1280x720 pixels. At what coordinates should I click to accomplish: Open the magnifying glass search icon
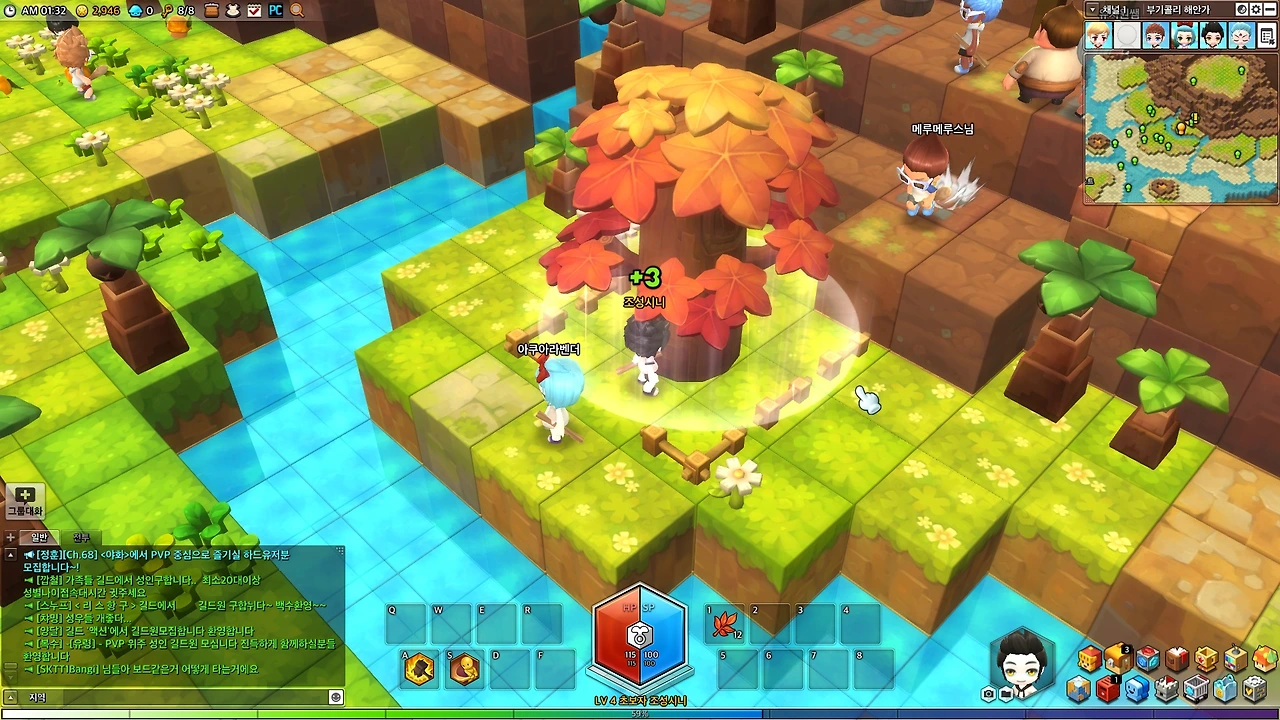[297, 10]
